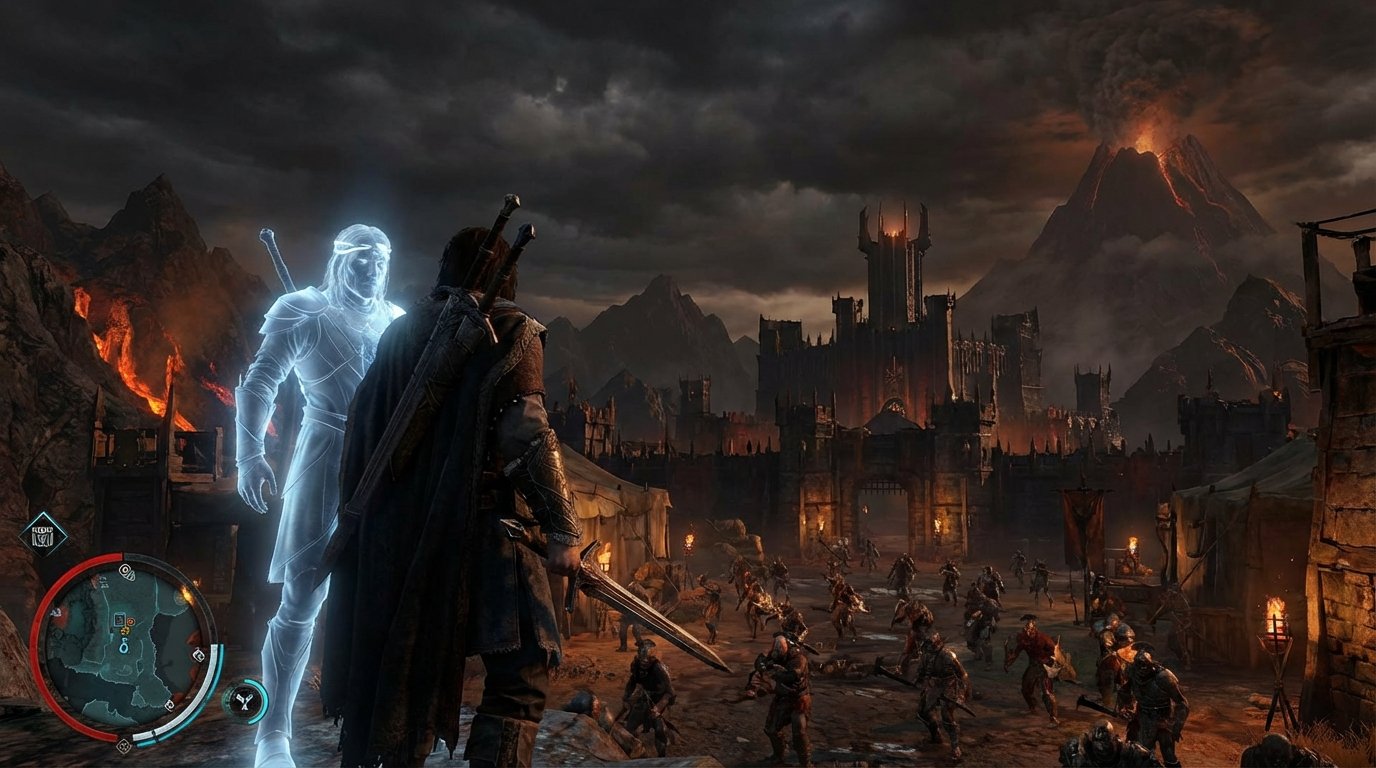1376x768 pixels.
Task: Click the rune emblem icon above the minimap
Action: pos(43,534)
